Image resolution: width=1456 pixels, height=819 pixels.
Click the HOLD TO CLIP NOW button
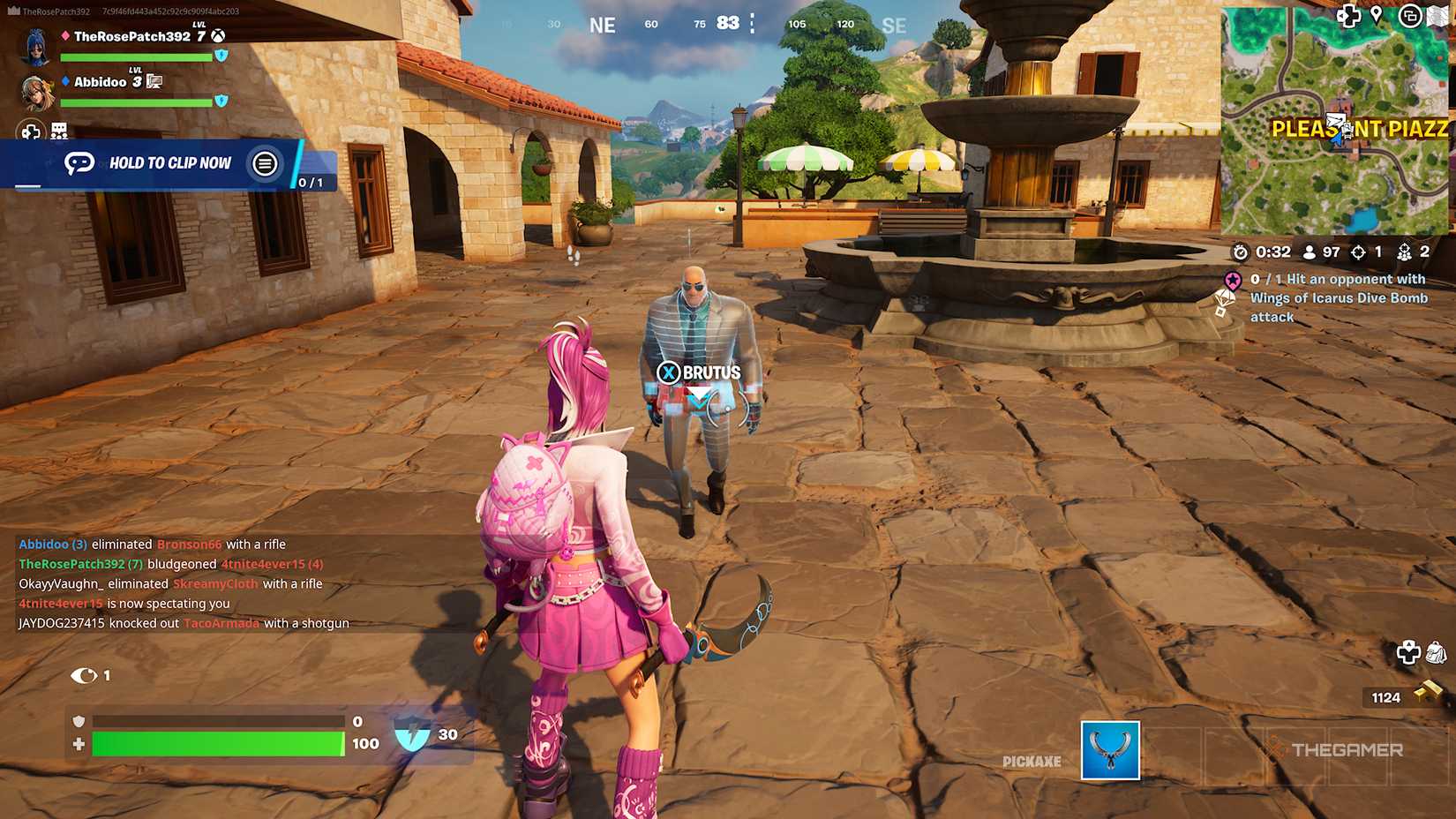(169, 163)
